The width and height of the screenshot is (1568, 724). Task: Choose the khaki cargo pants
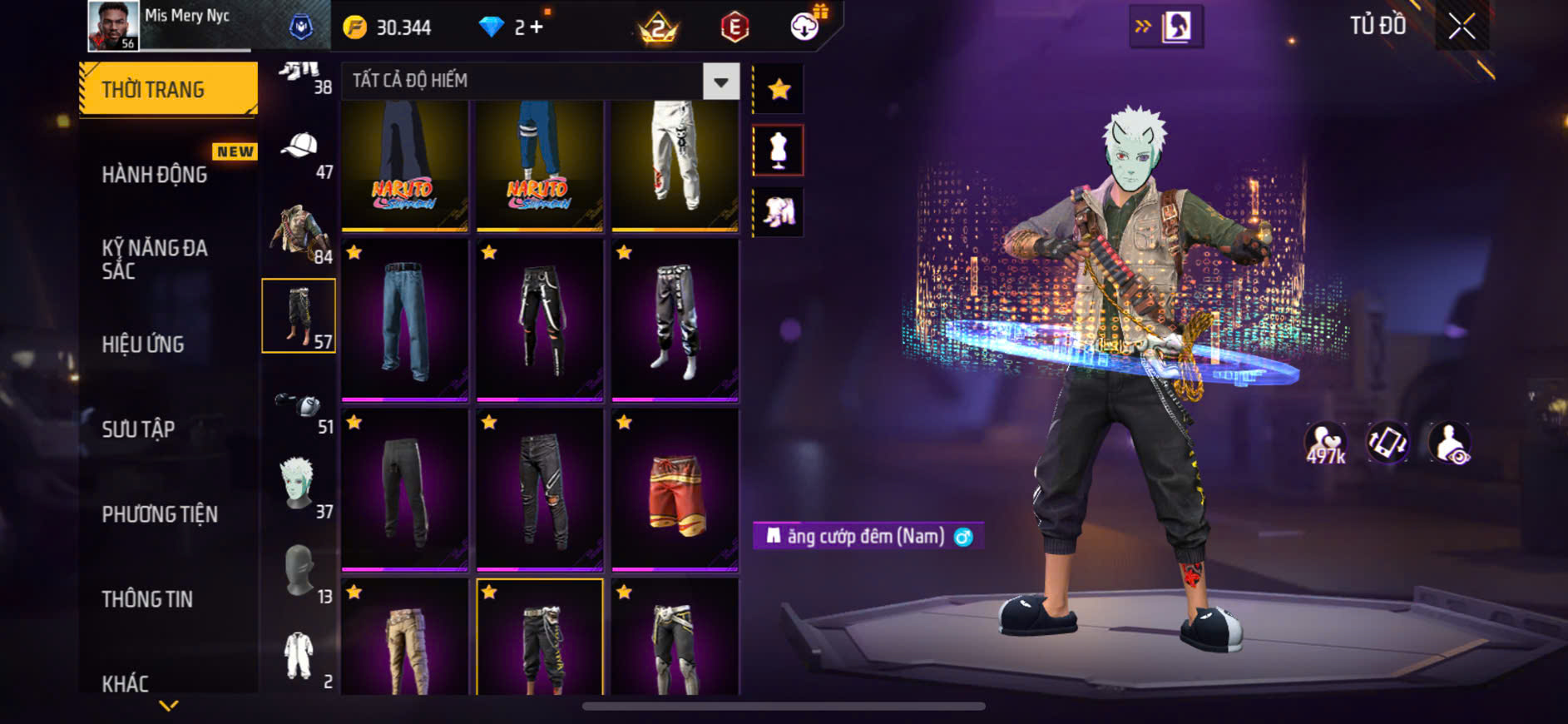click(405, 641)
